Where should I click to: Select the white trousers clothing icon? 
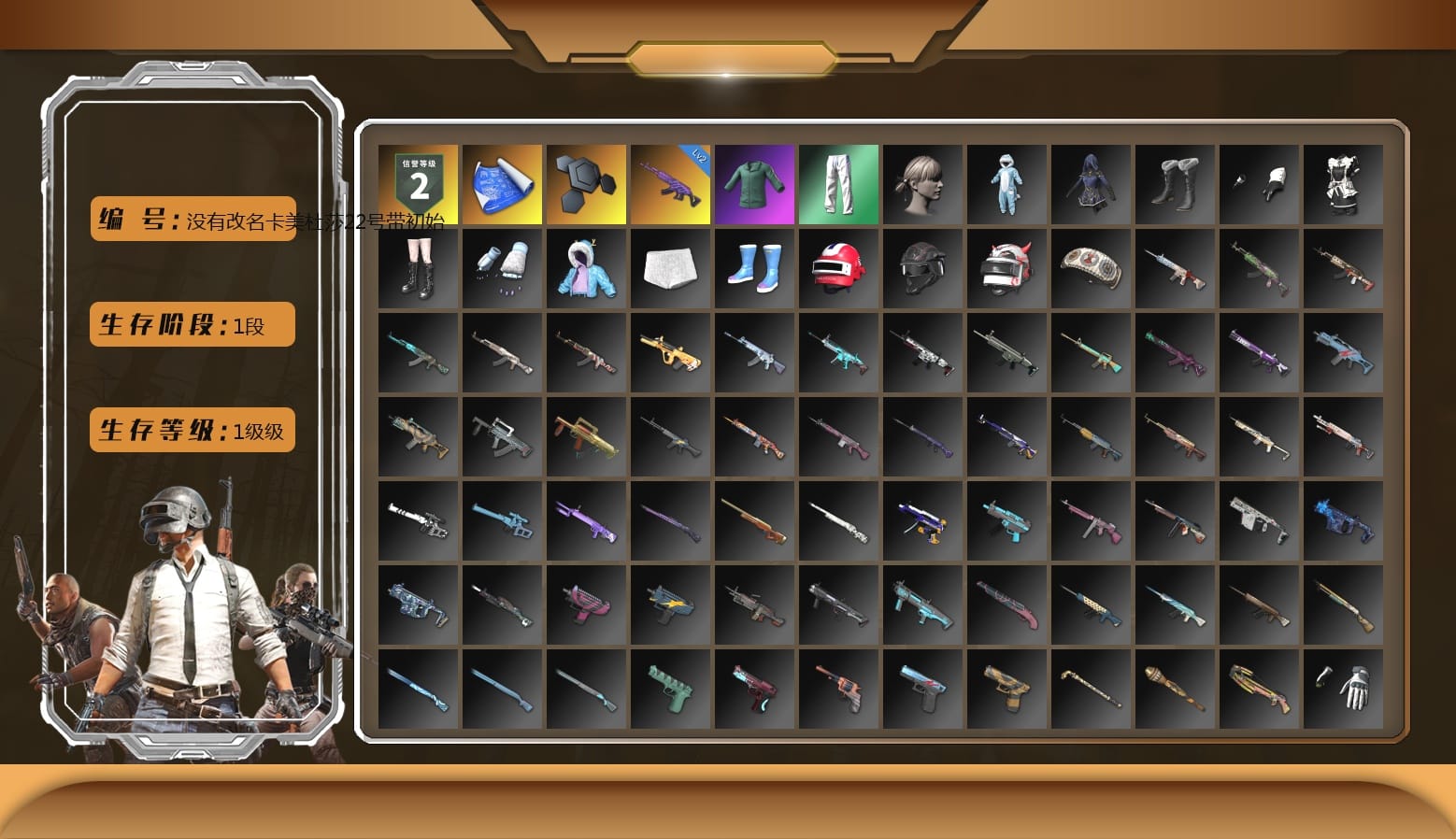838,183
